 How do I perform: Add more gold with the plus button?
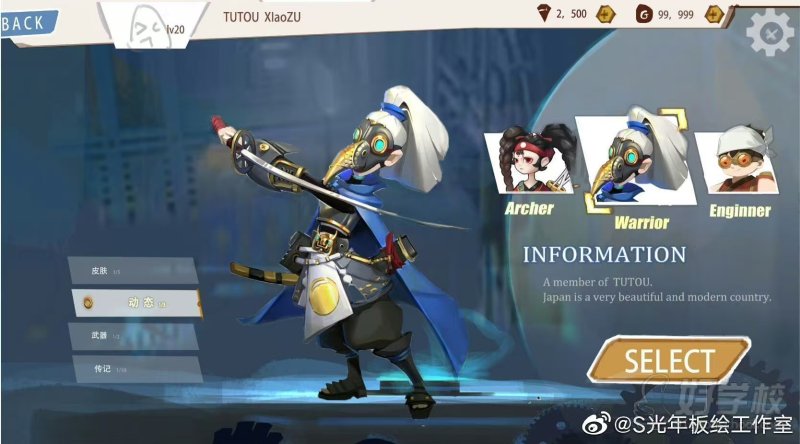[x=713, y=14]
